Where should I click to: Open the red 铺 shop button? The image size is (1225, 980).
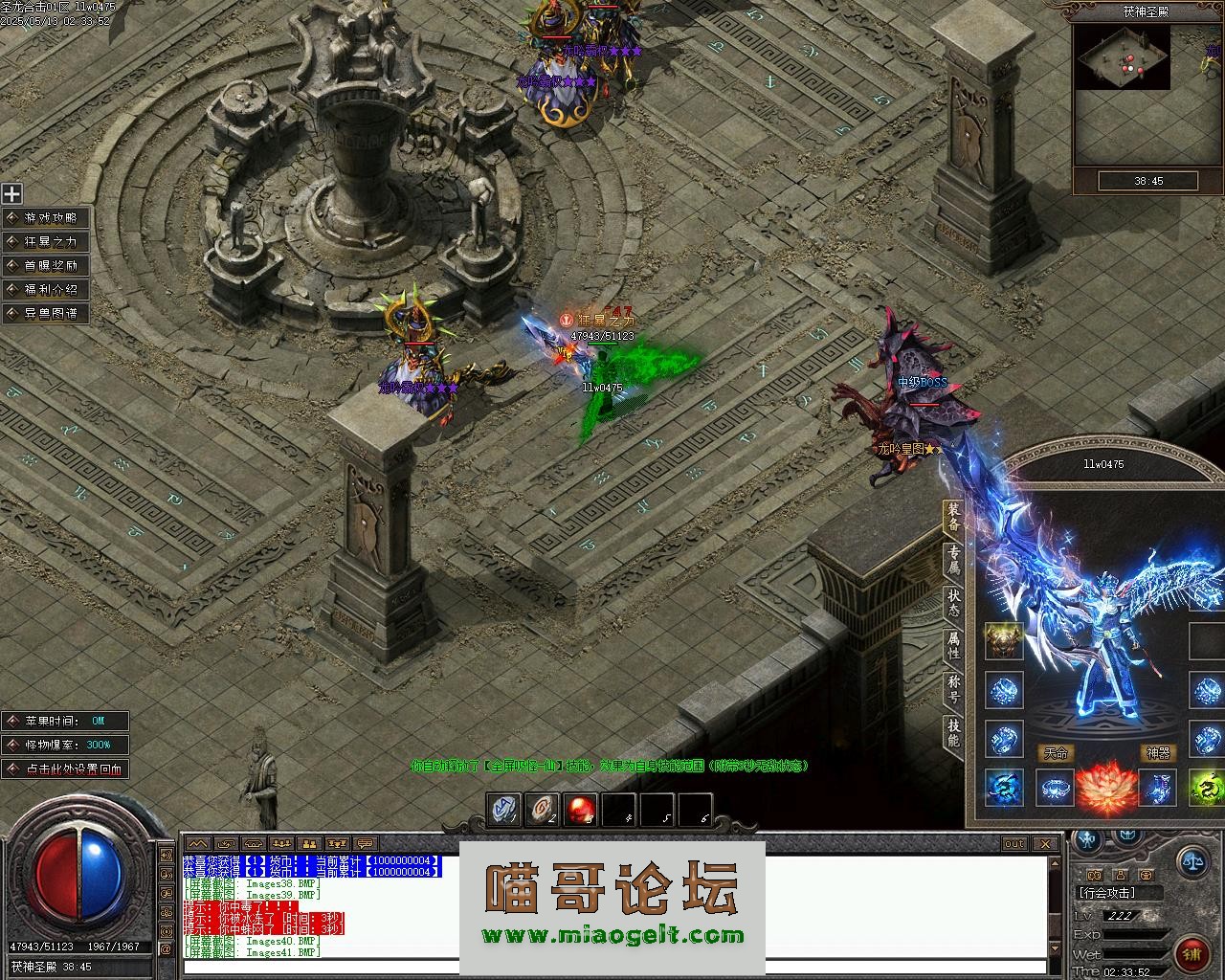coord(1192,953)
